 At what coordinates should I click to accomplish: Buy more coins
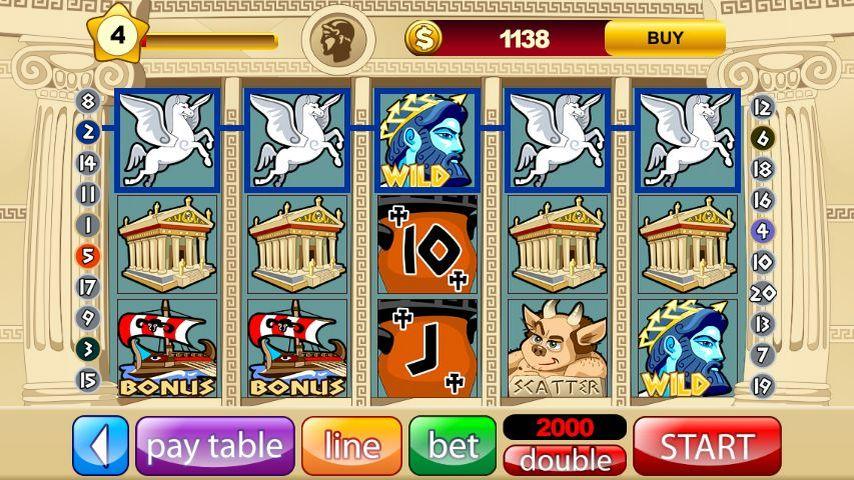pyautogui.click(x=664, y=39)
